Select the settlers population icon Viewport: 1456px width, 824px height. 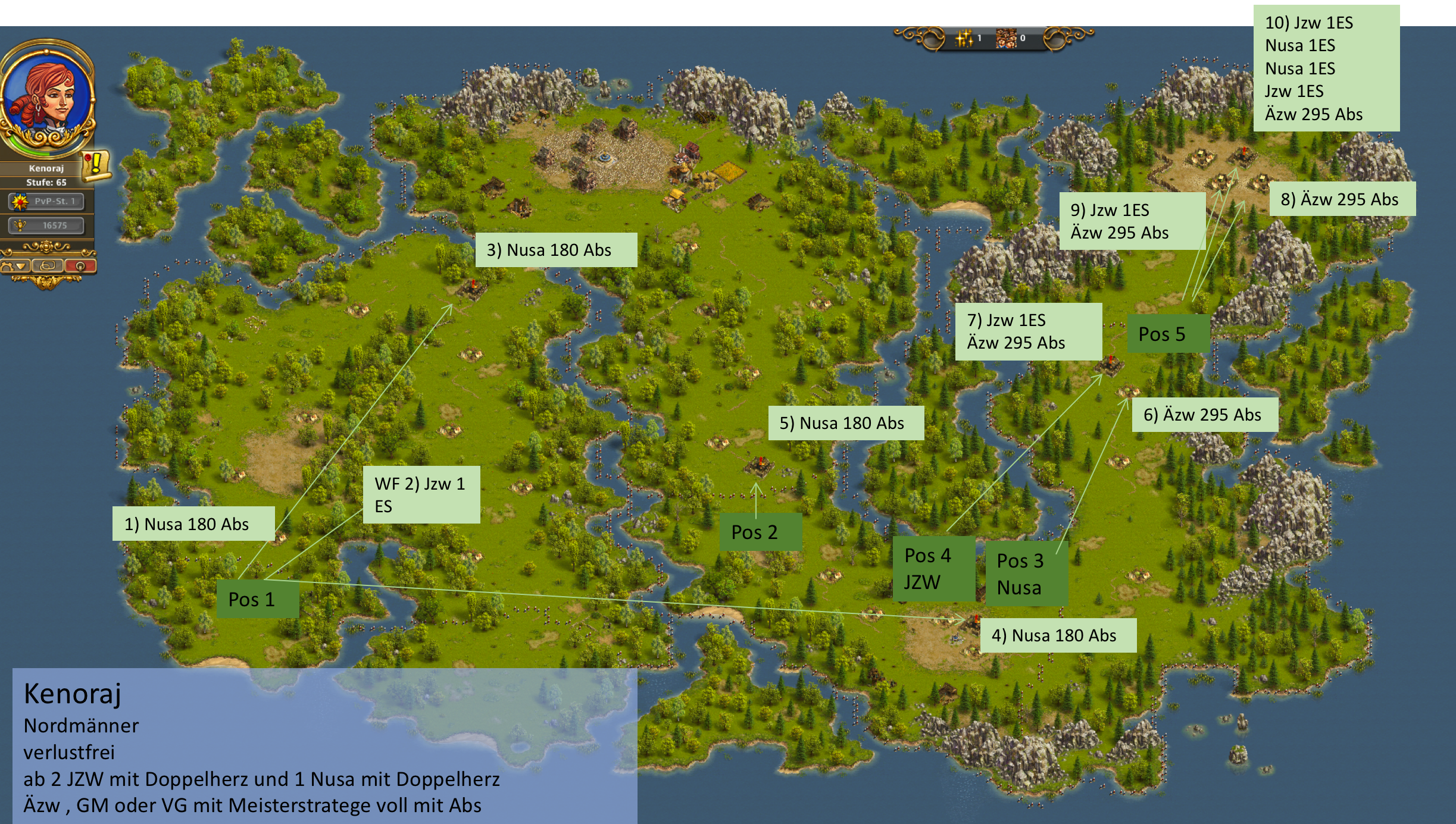(x=1006, y=39)
